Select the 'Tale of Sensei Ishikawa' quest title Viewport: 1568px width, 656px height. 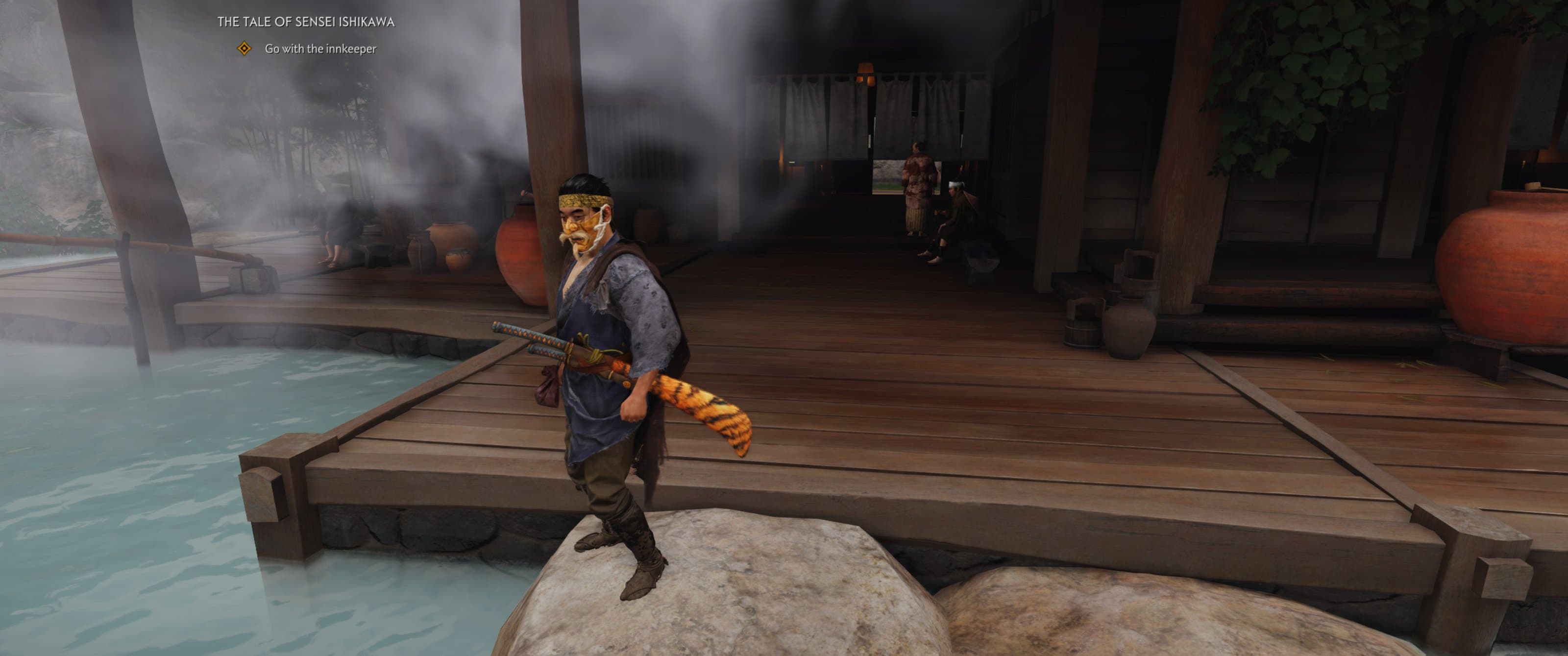pos(306,22)
